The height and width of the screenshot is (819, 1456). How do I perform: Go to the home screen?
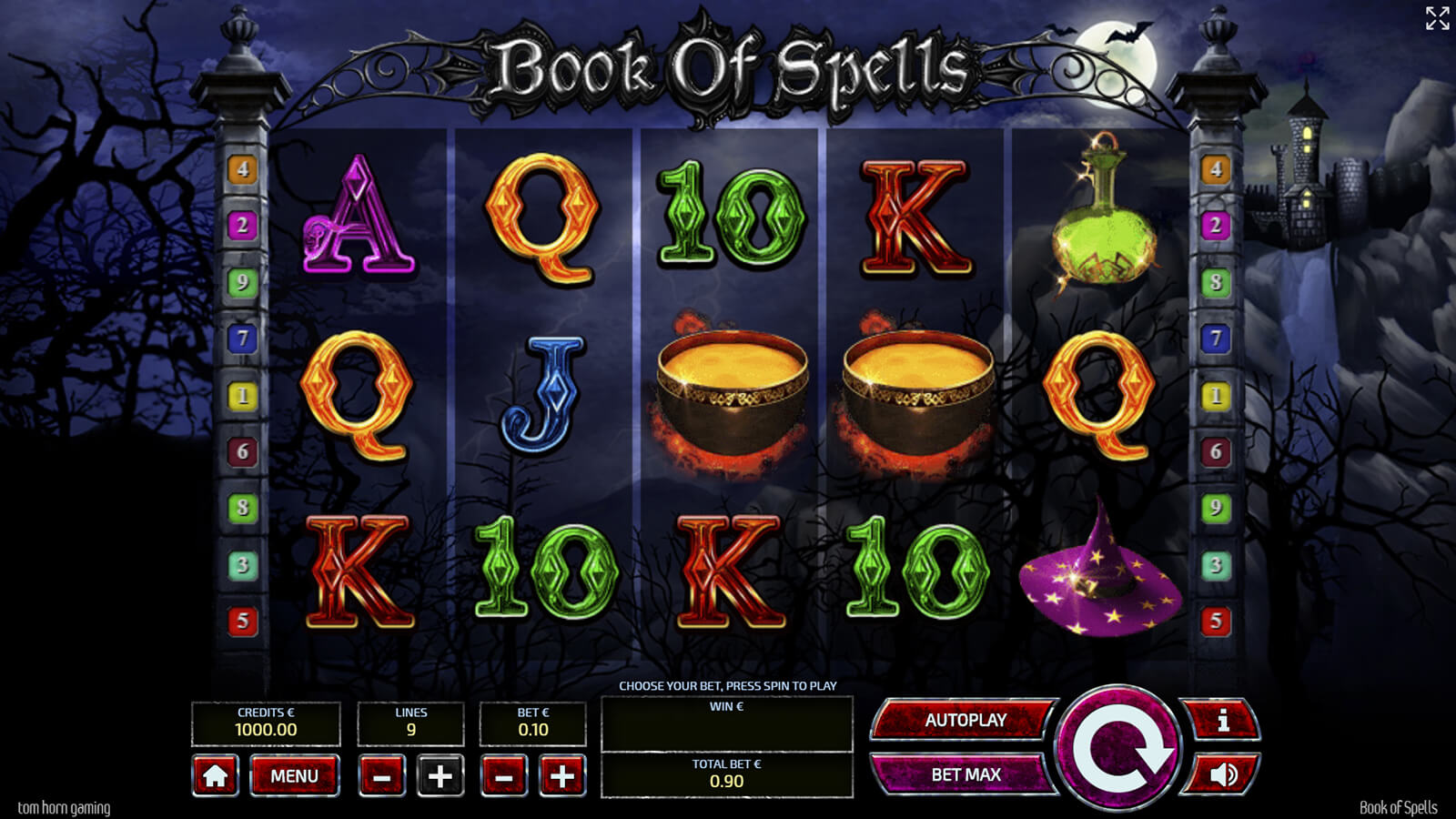(x=216, y=776)
